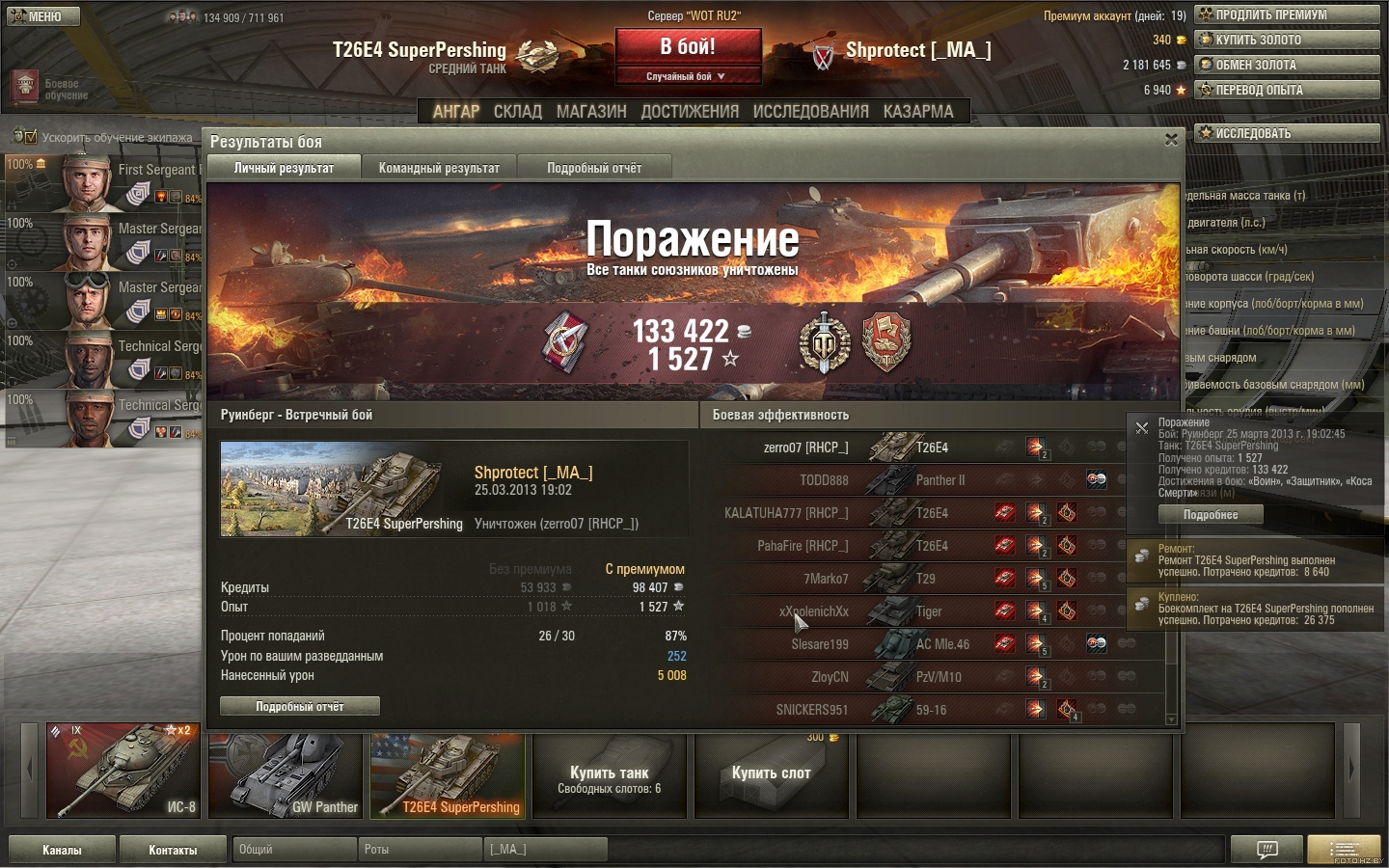Show the ДОСТИЖЕНИЯ section
Image resolution: width=1389 pixels, height=868 pixels.
tap(690, 112)
